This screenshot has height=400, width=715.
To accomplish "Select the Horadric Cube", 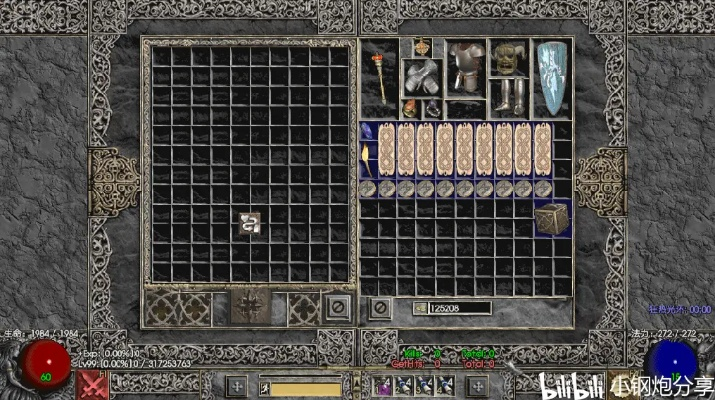I will (x=548, y=219).
